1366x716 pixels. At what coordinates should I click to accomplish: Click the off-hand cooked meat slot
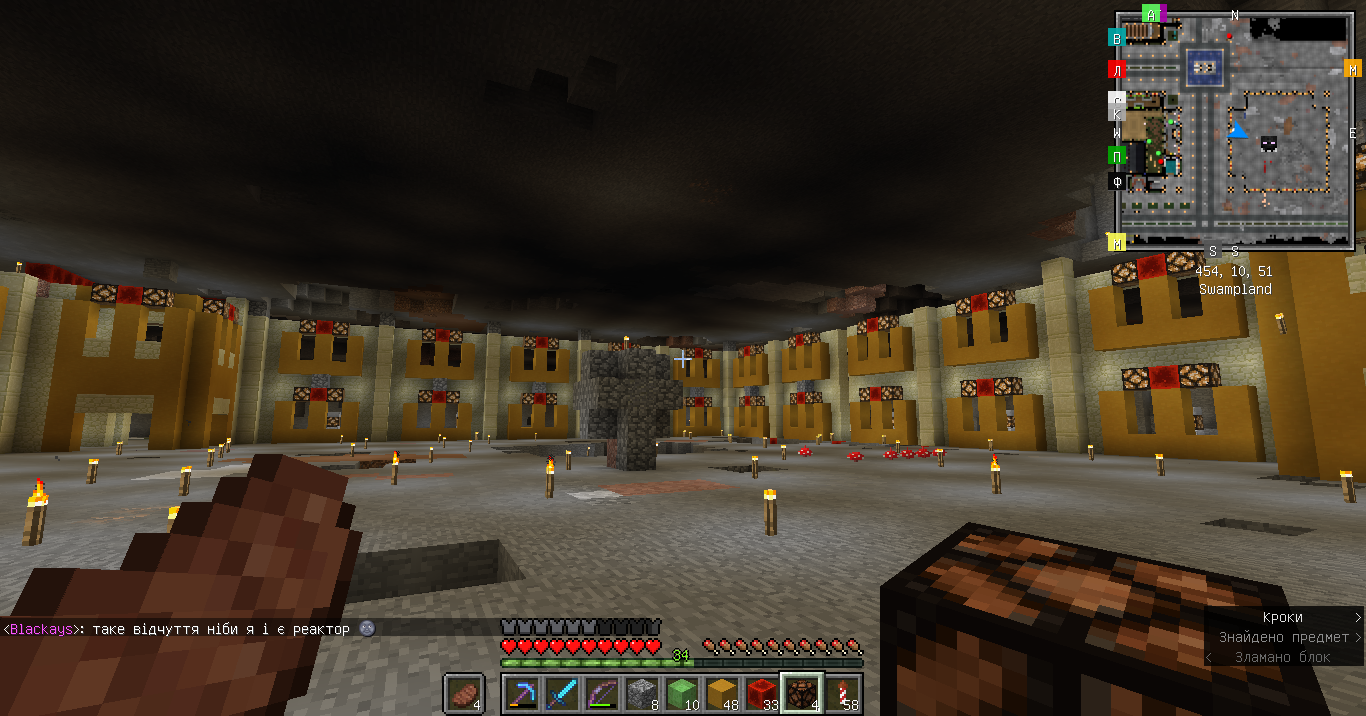(465, 693)
